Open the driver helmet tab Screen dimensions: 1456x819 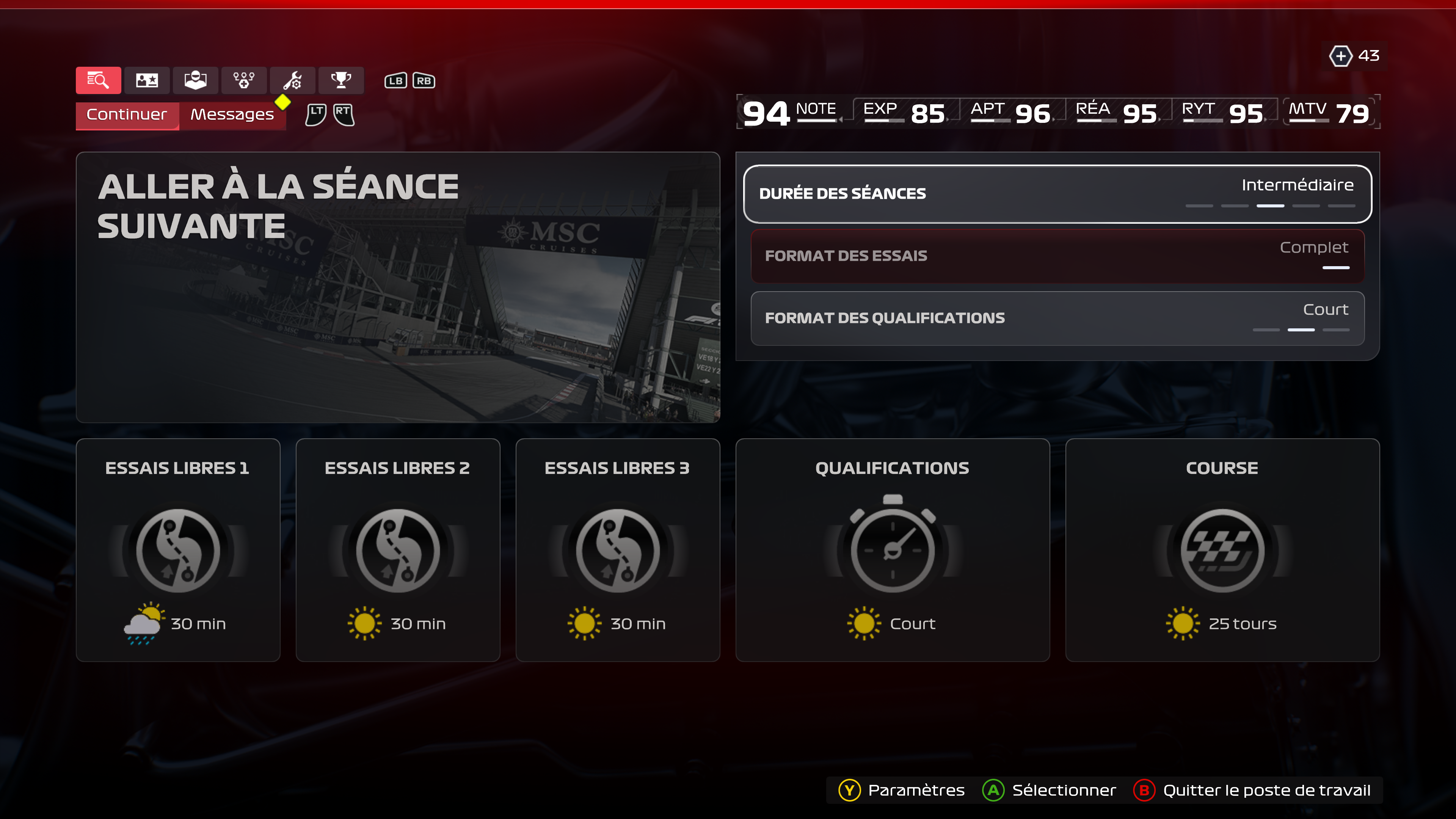(195, 80)
